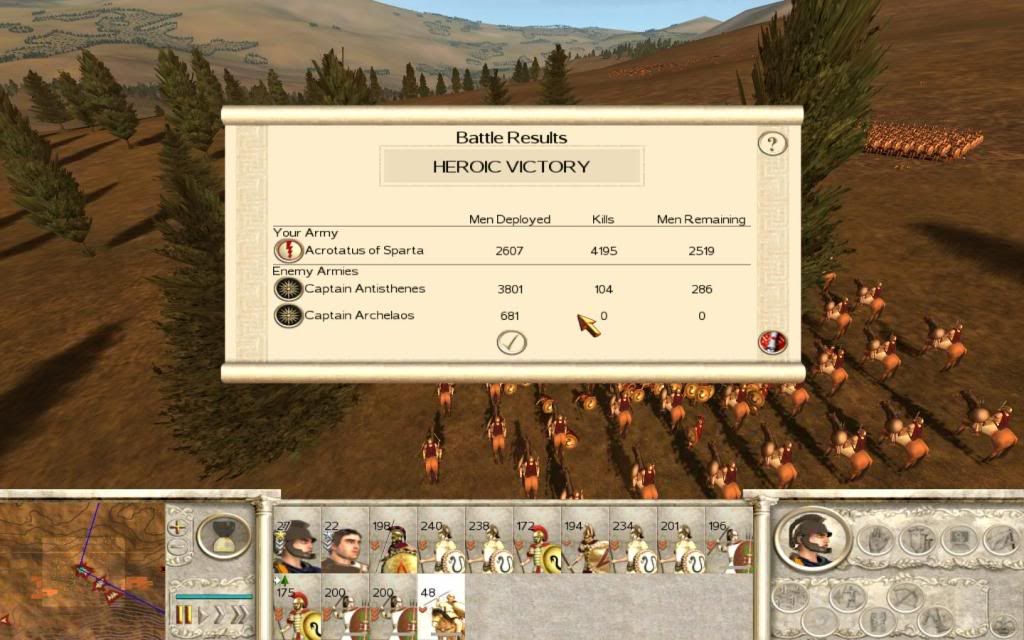Pause the battle with the pause button
Image resolution: width=1024 pixels, height=640 pixels.
click(x=185, y=613)
